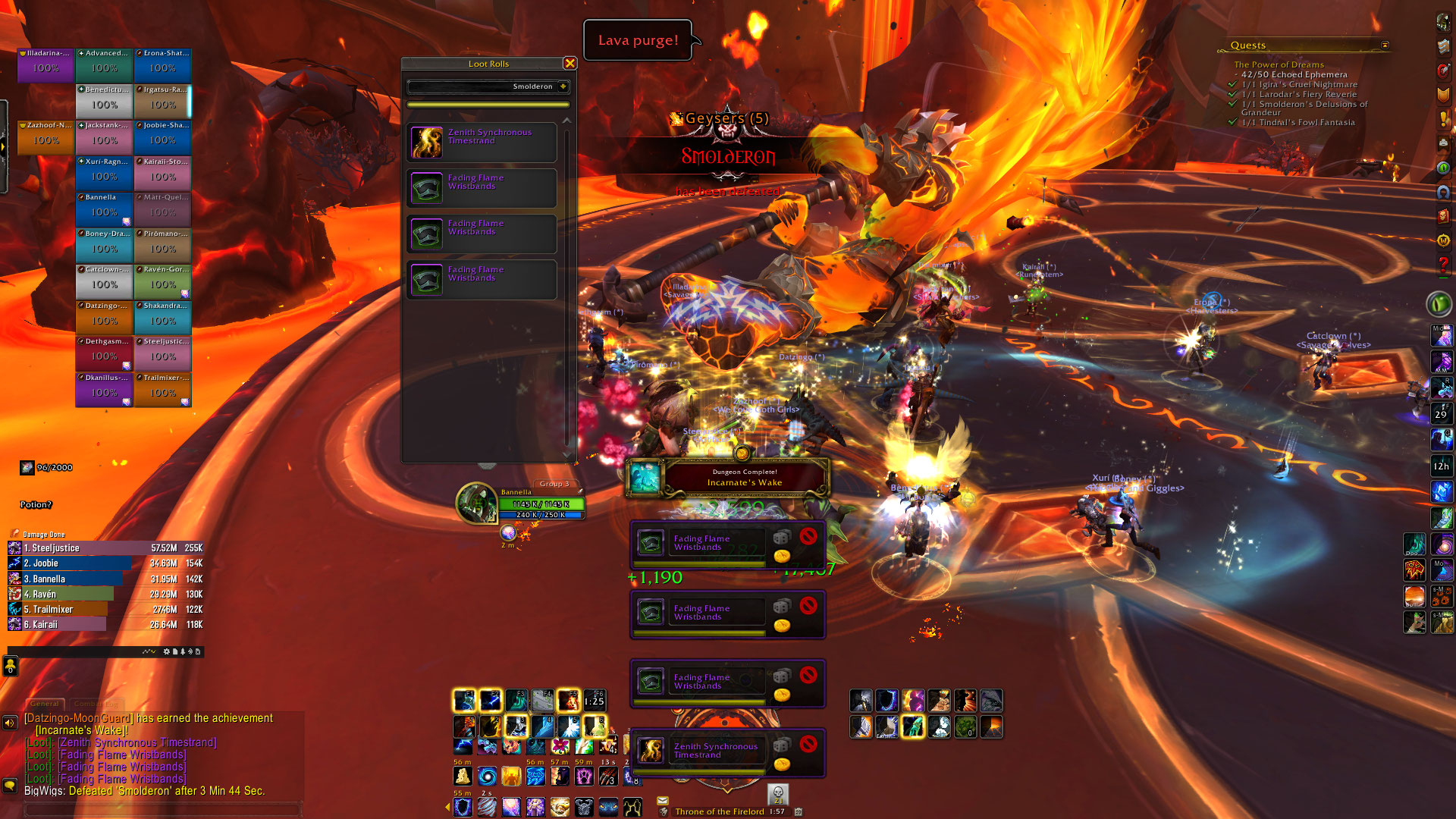1456x819 pixels.
Task: Open the Smolderon encounter dropdown in Loot Rolls
Action: pyautogui.click(x=563, y=86)
